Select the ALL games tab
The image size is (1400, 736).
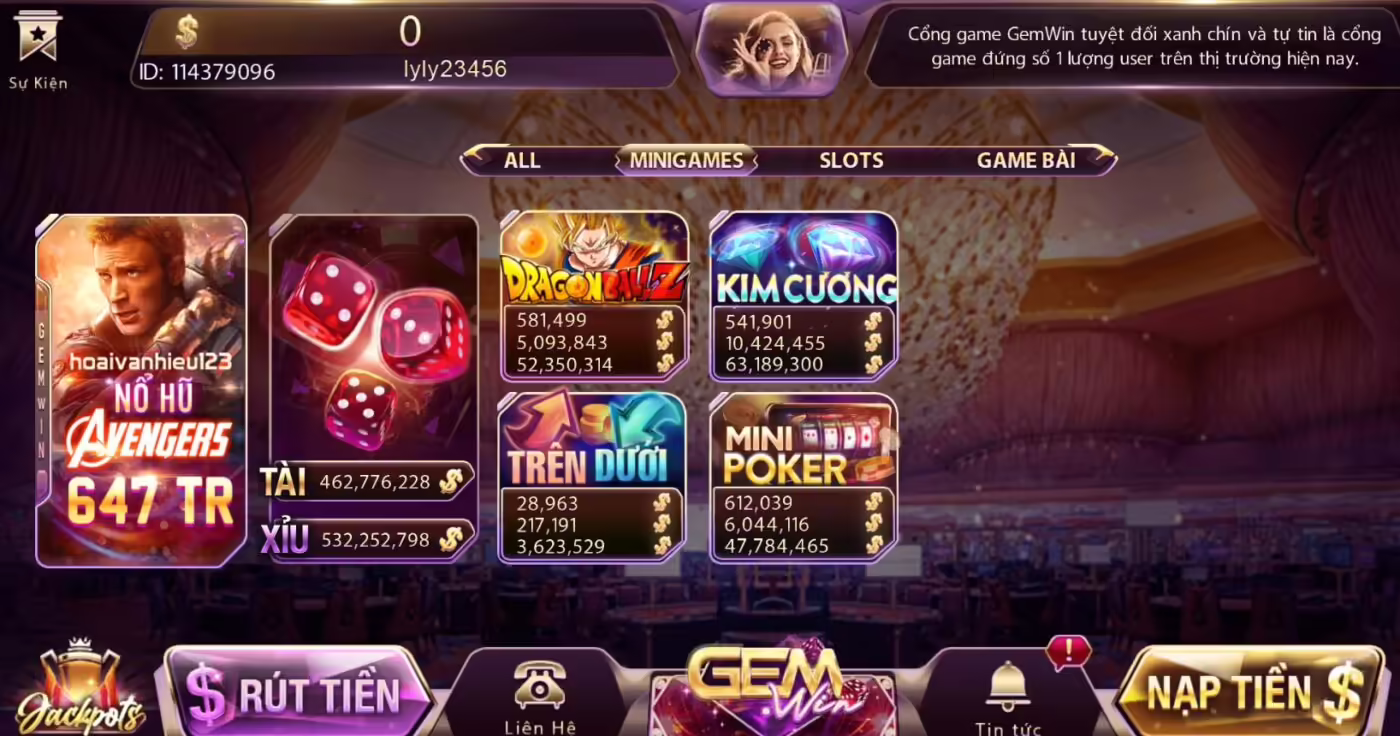tap(522, 160)
